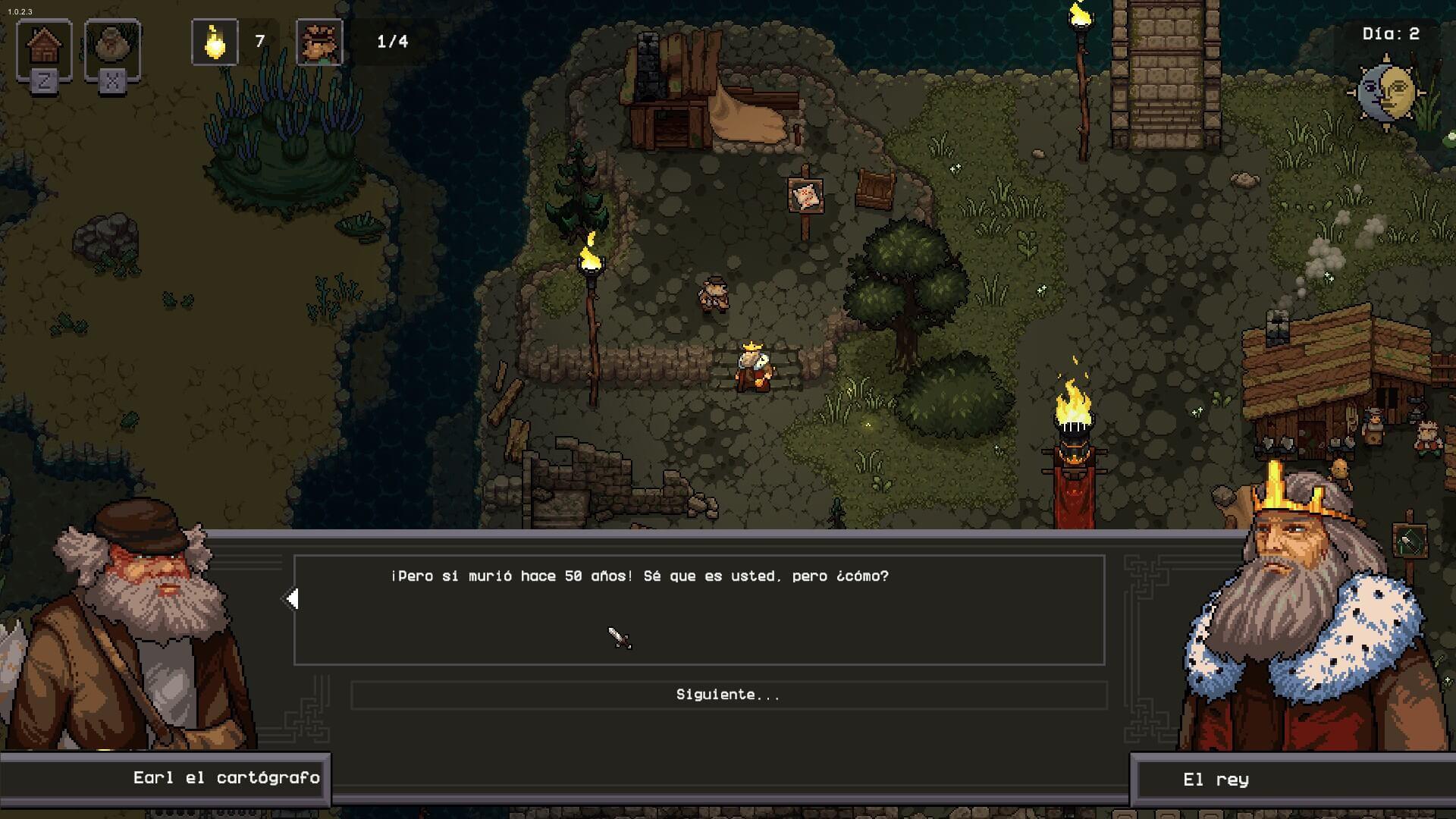The height and width of the screenshot is (819, 1456).
Task: Select the hooded character icon
Action: tap(112, 47)
